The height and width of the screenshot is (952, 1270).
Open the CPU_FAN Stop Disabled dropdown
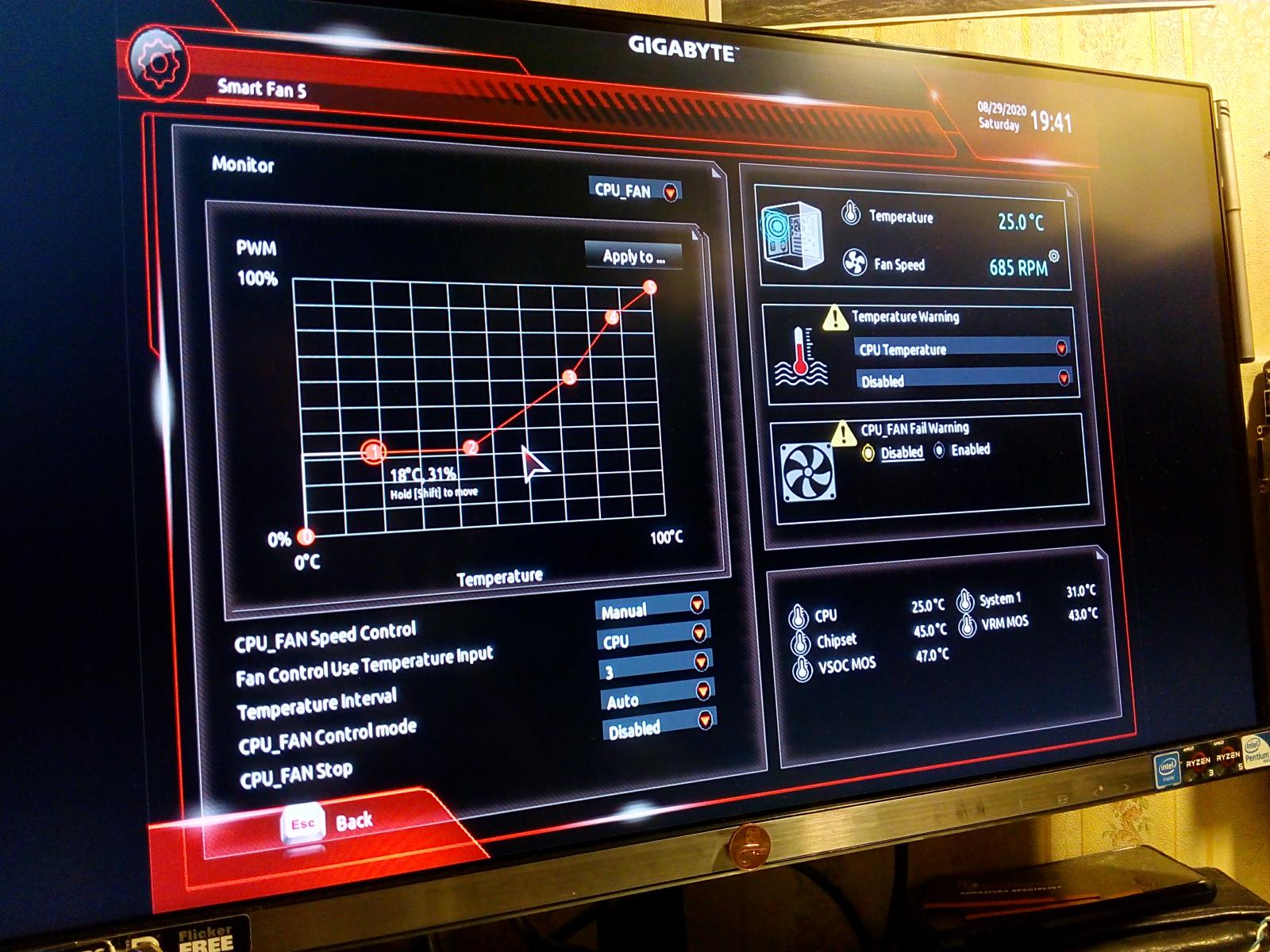[x=660, y=725]
